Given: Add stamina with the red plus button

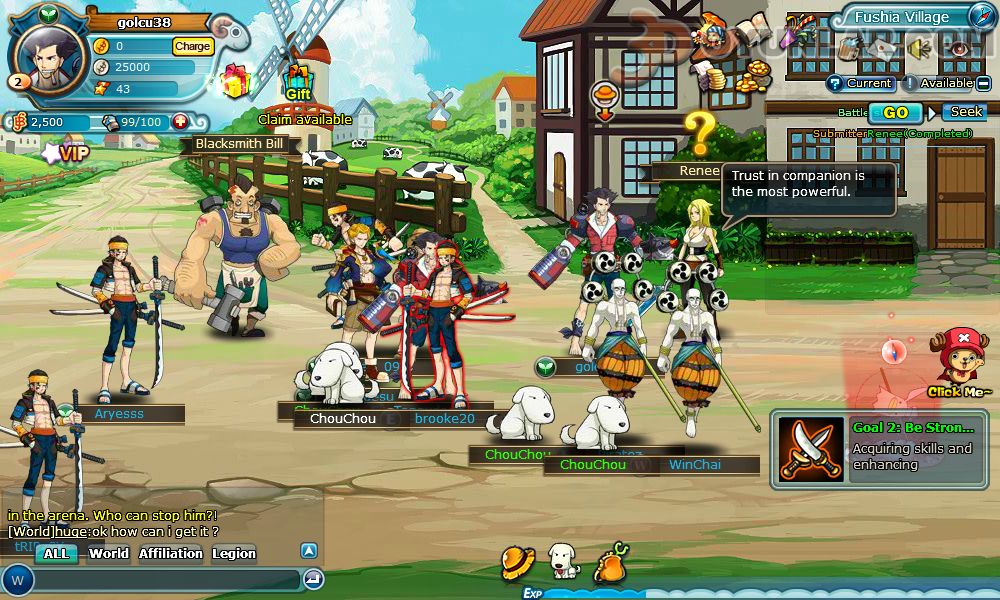Looking at the screenshot, I should [180, 122].
